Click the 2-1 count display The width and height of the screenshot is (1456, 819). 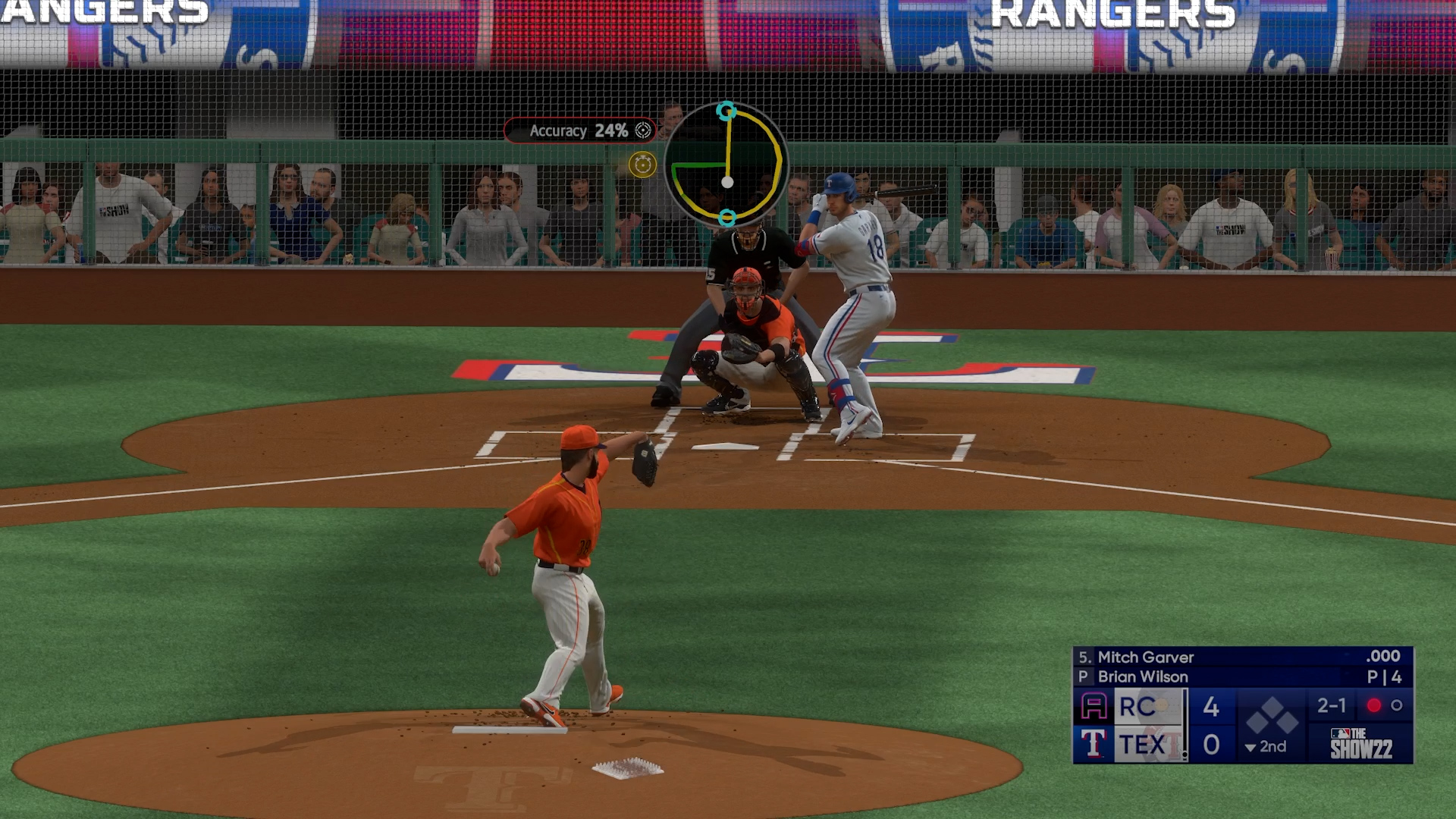coord(1332,706)
